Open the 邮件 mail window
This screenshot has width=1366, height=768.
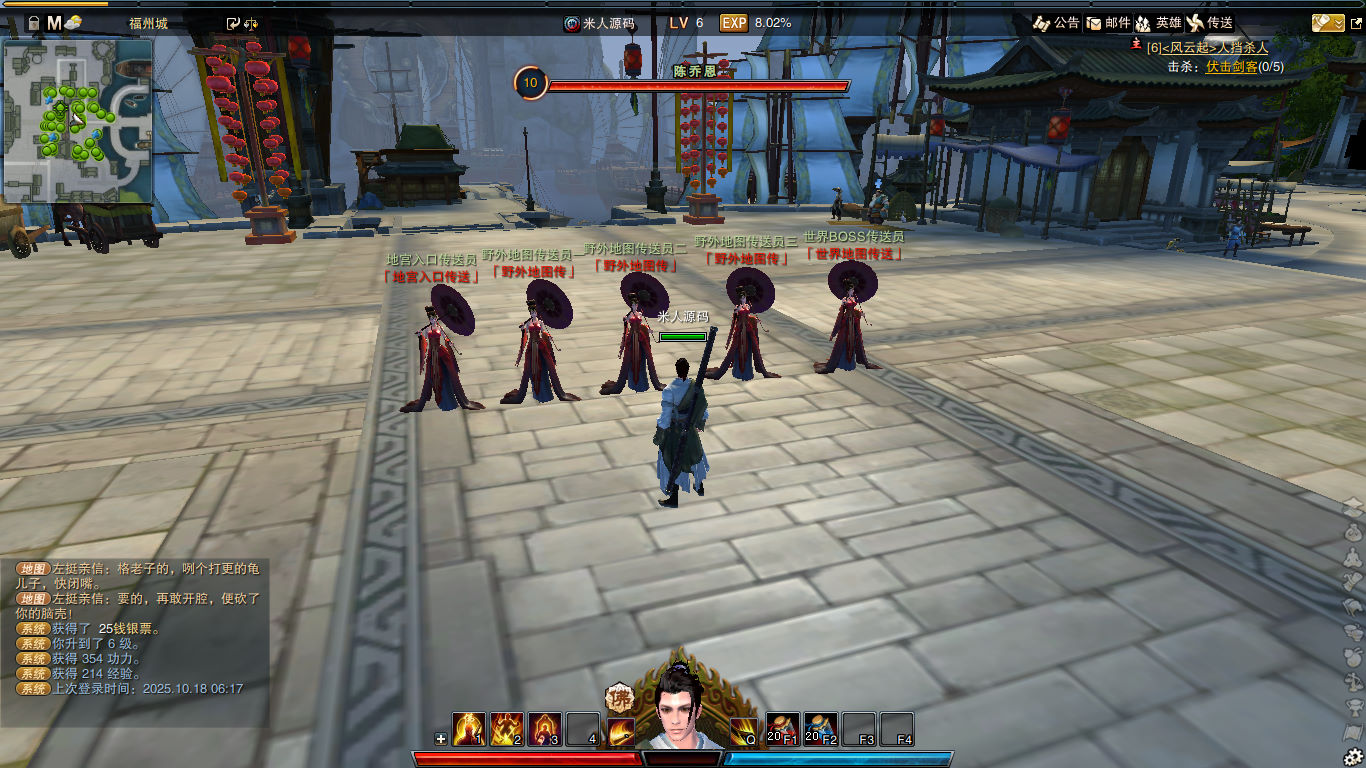[x=1108, y=22]
